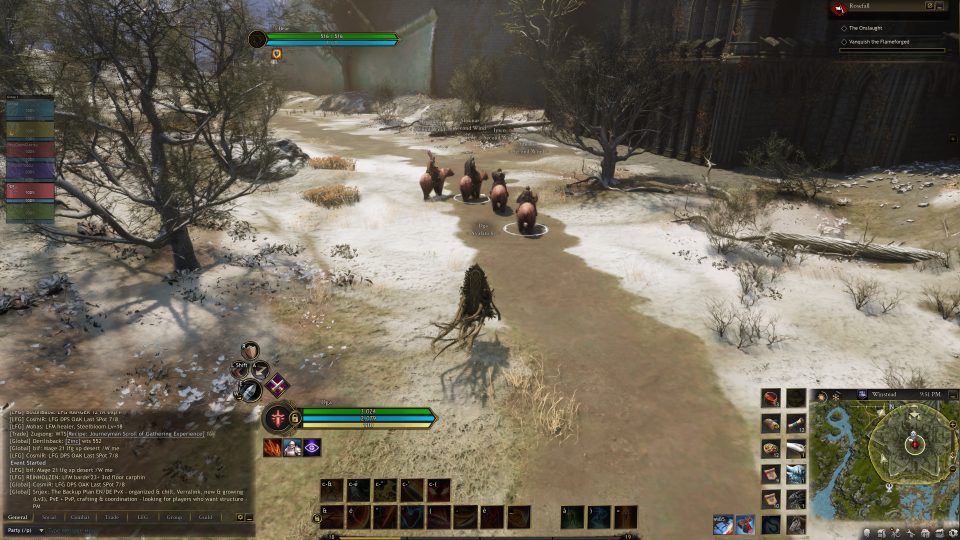960x540 pixels.
Task: Open the Combat chat tab
Action: pos(79,517)
